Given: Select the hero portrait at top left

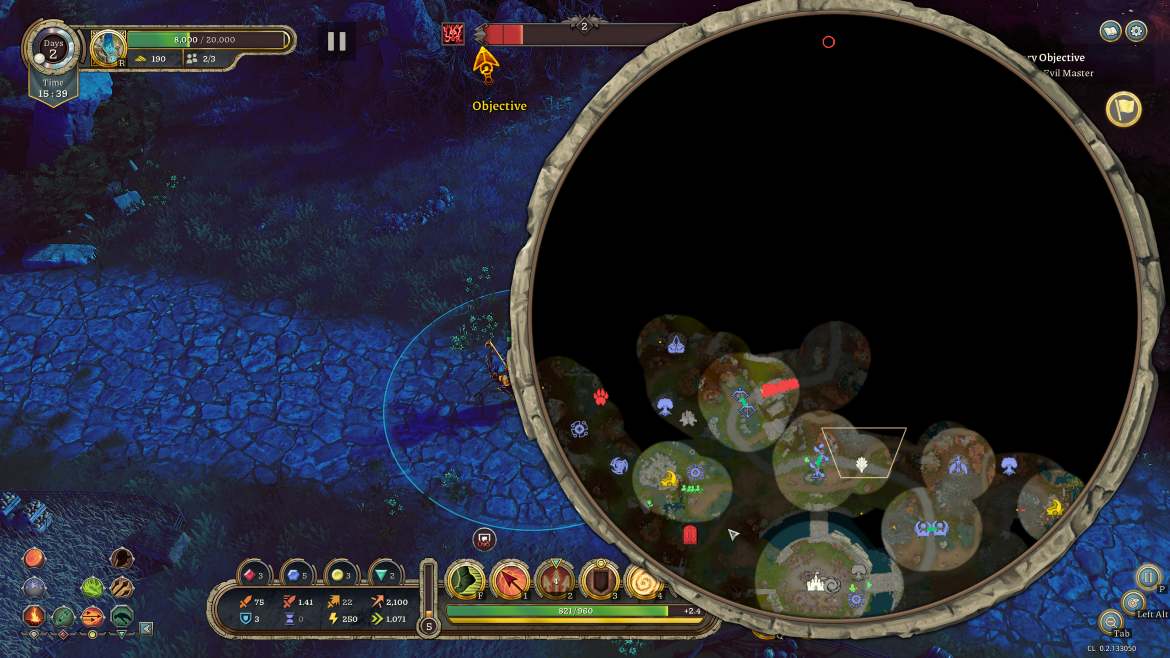Looking at the screenshot, I should click(x=108, y=46).
